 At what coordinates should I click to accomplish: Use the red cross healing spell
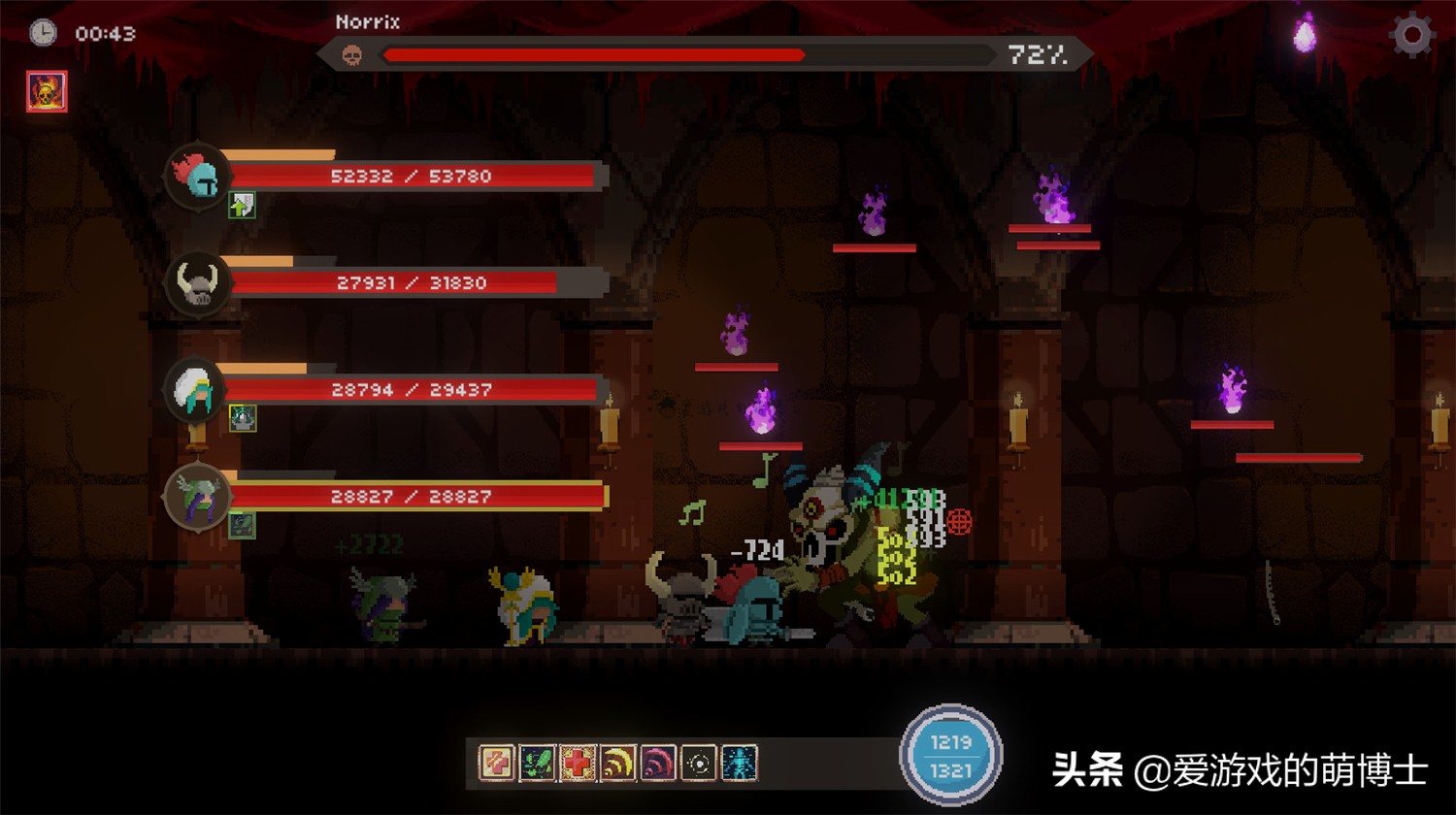(x=578, y=763)
